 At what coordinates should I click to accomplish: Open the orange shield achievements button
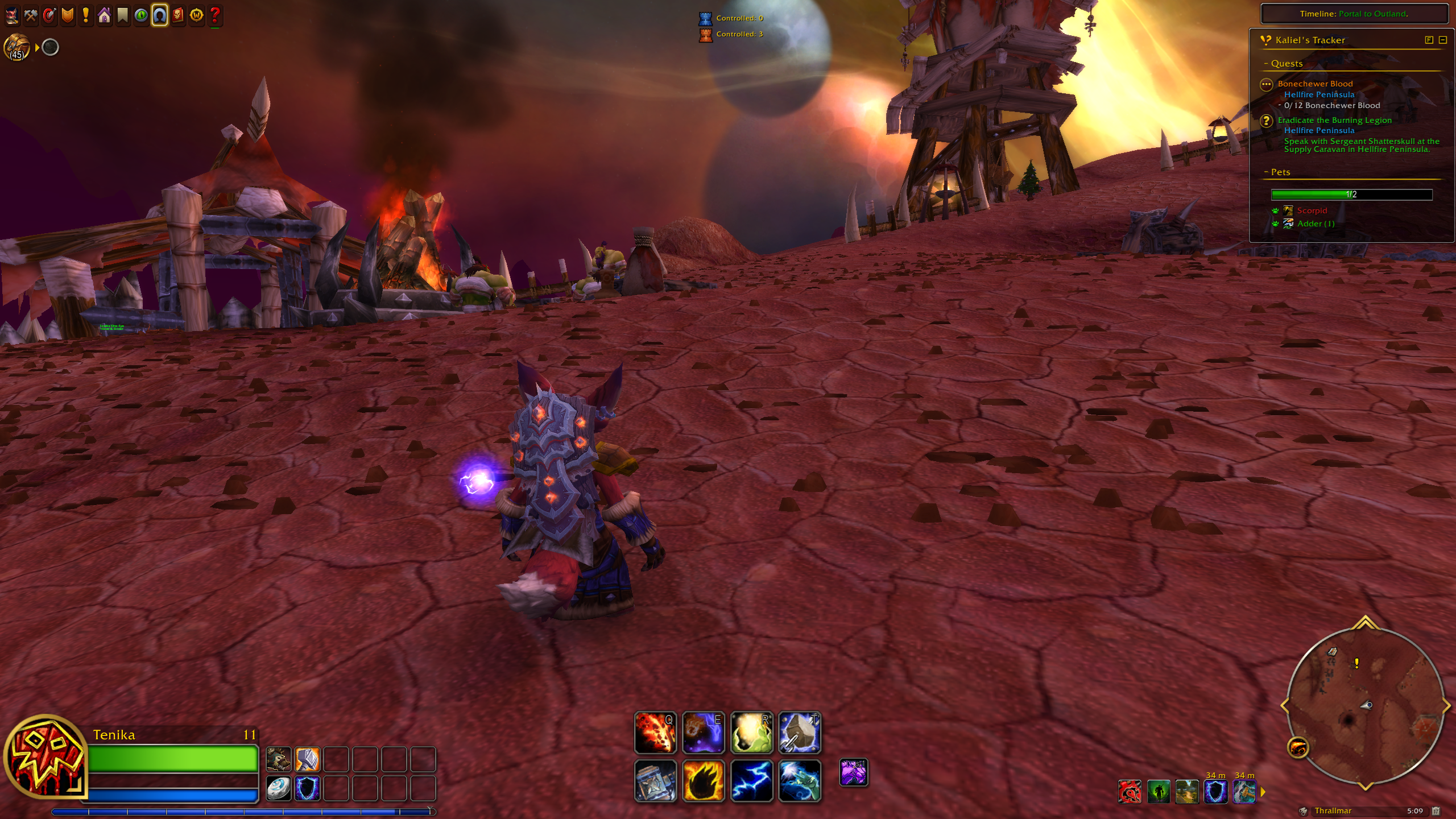click(x=68, y=16)
